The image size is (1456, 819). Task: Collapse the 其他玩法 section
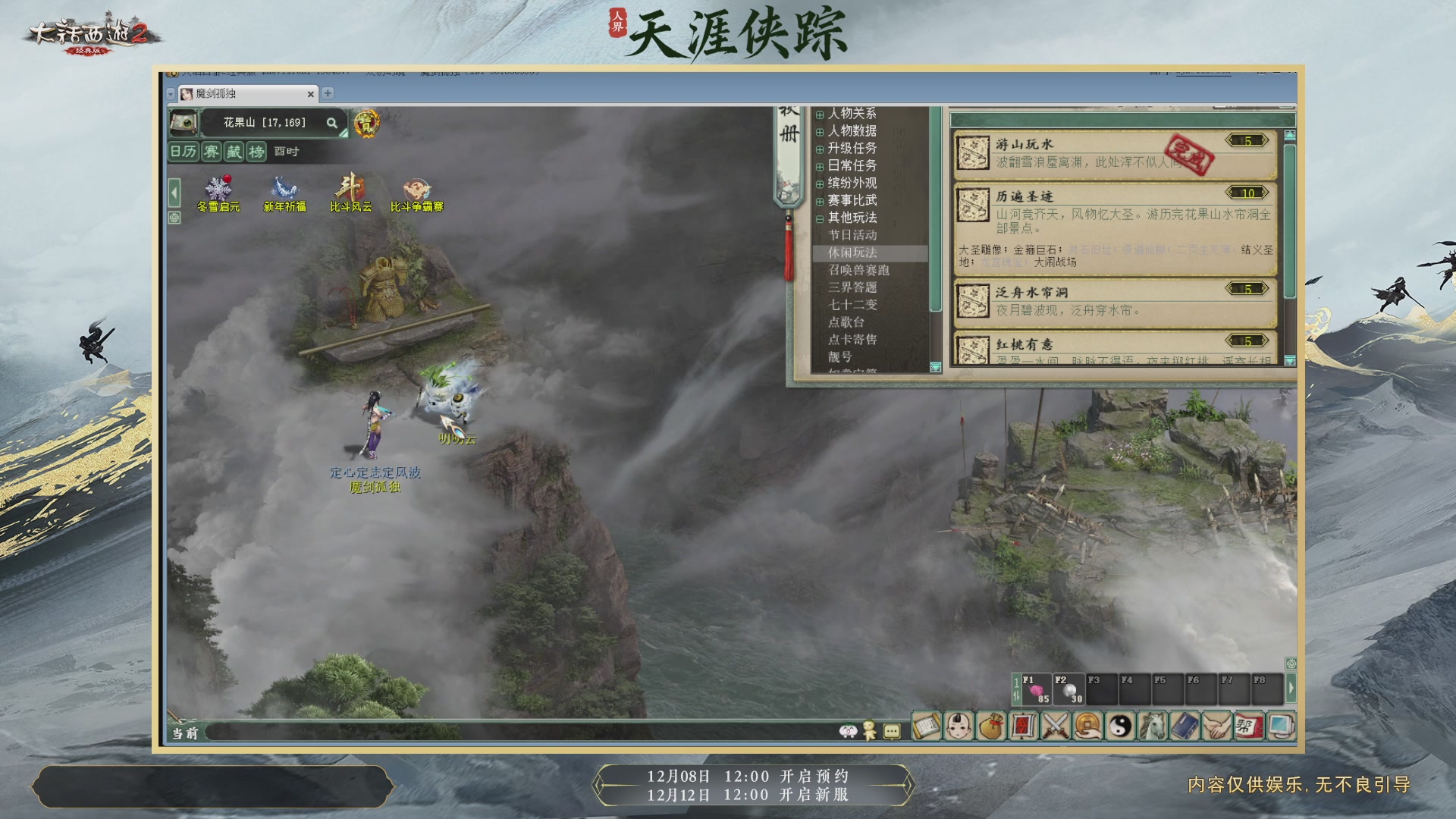818,217
